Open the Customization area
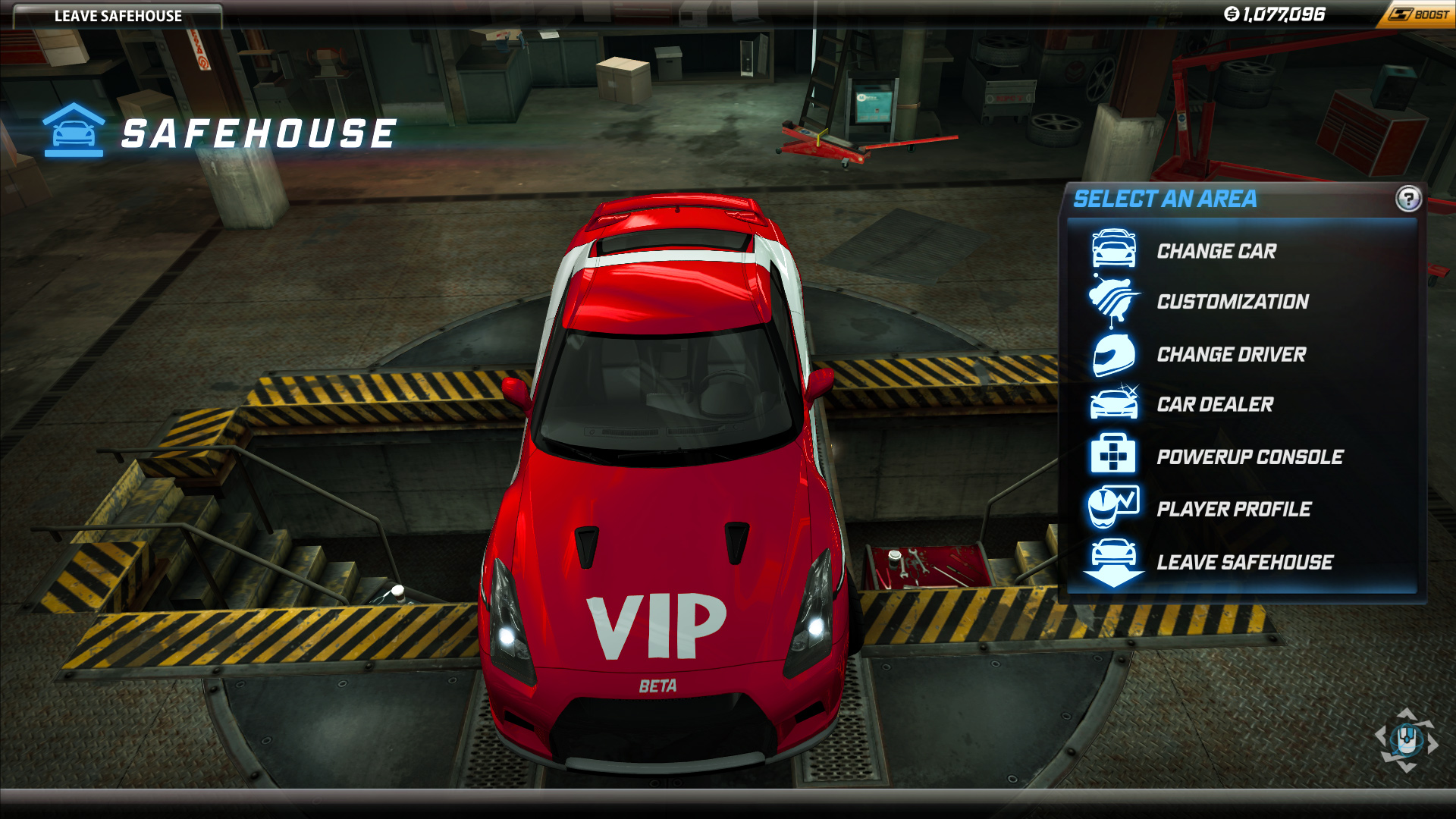Viewport: 1456px width, 819px height. pyautogui.click(x=1232, y=302)
